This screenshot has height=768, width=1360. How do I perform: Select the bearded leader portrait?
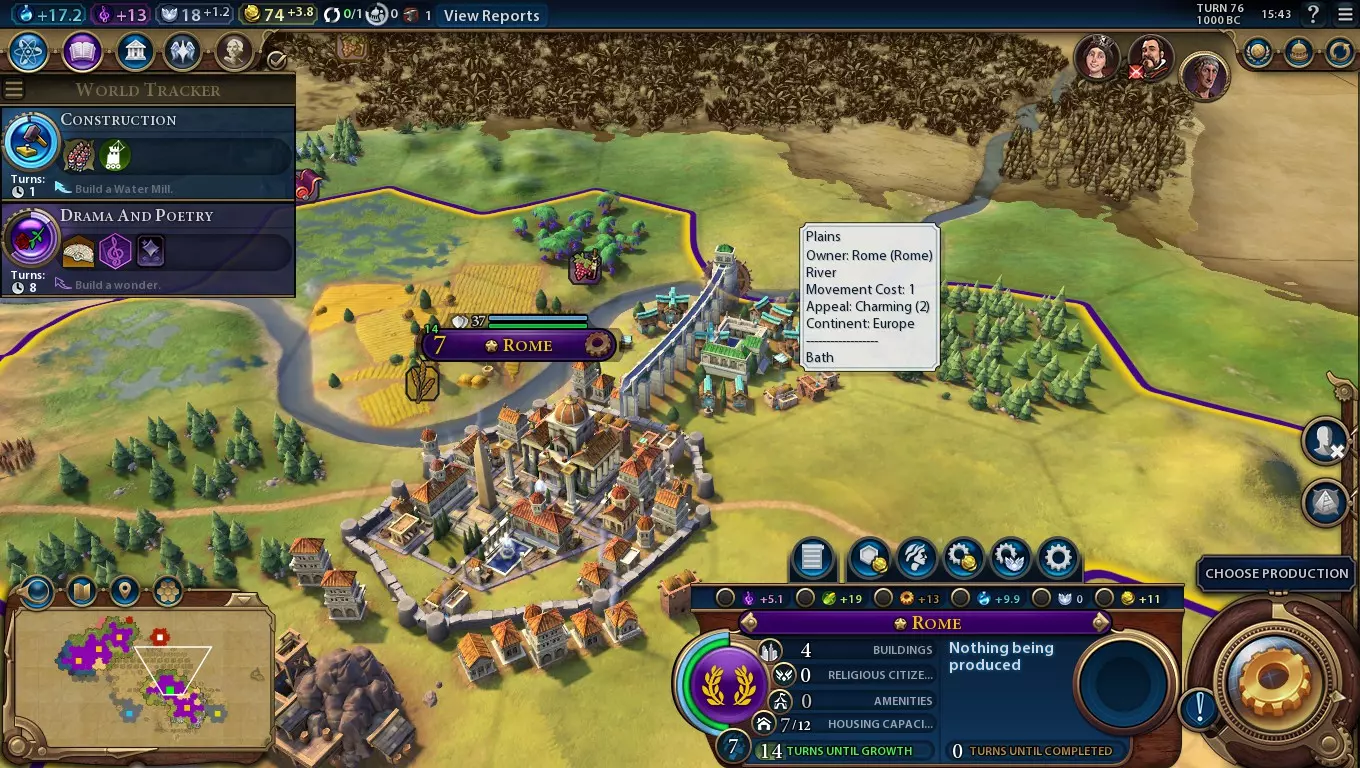(1150, 58)
